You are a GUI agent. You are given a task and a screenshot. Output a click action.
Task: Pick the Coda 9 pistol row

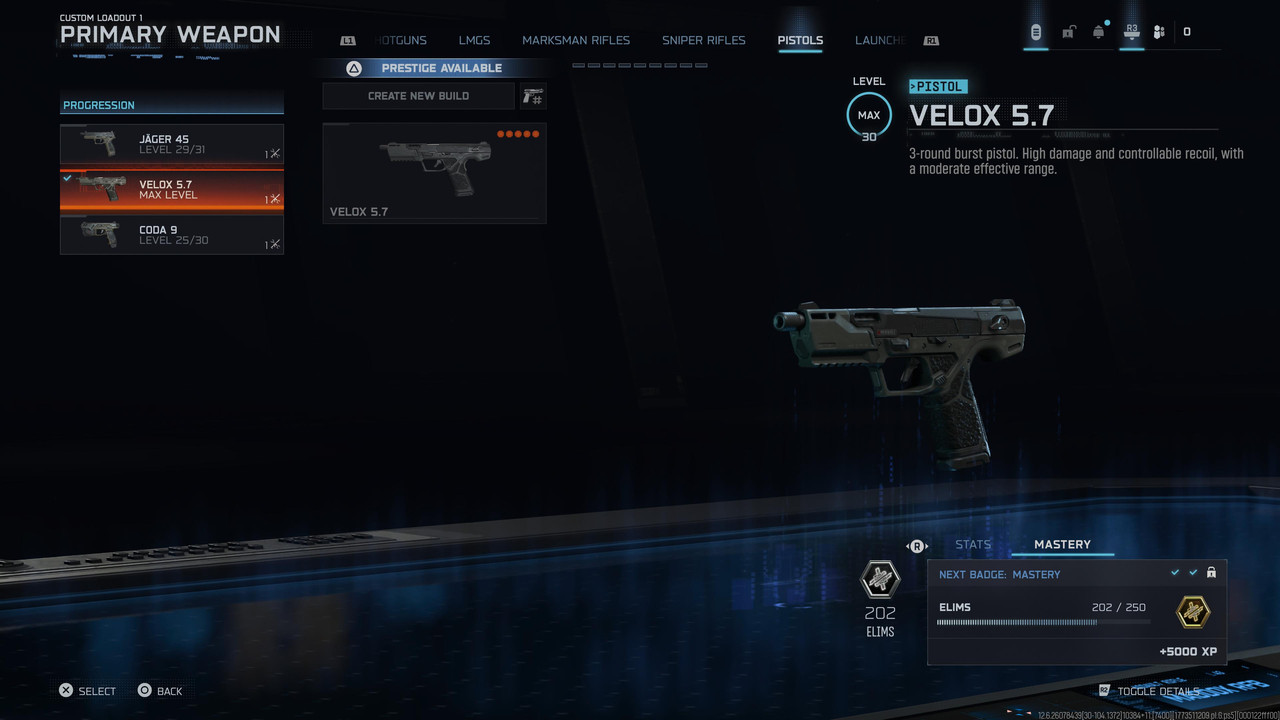[172, 235]
